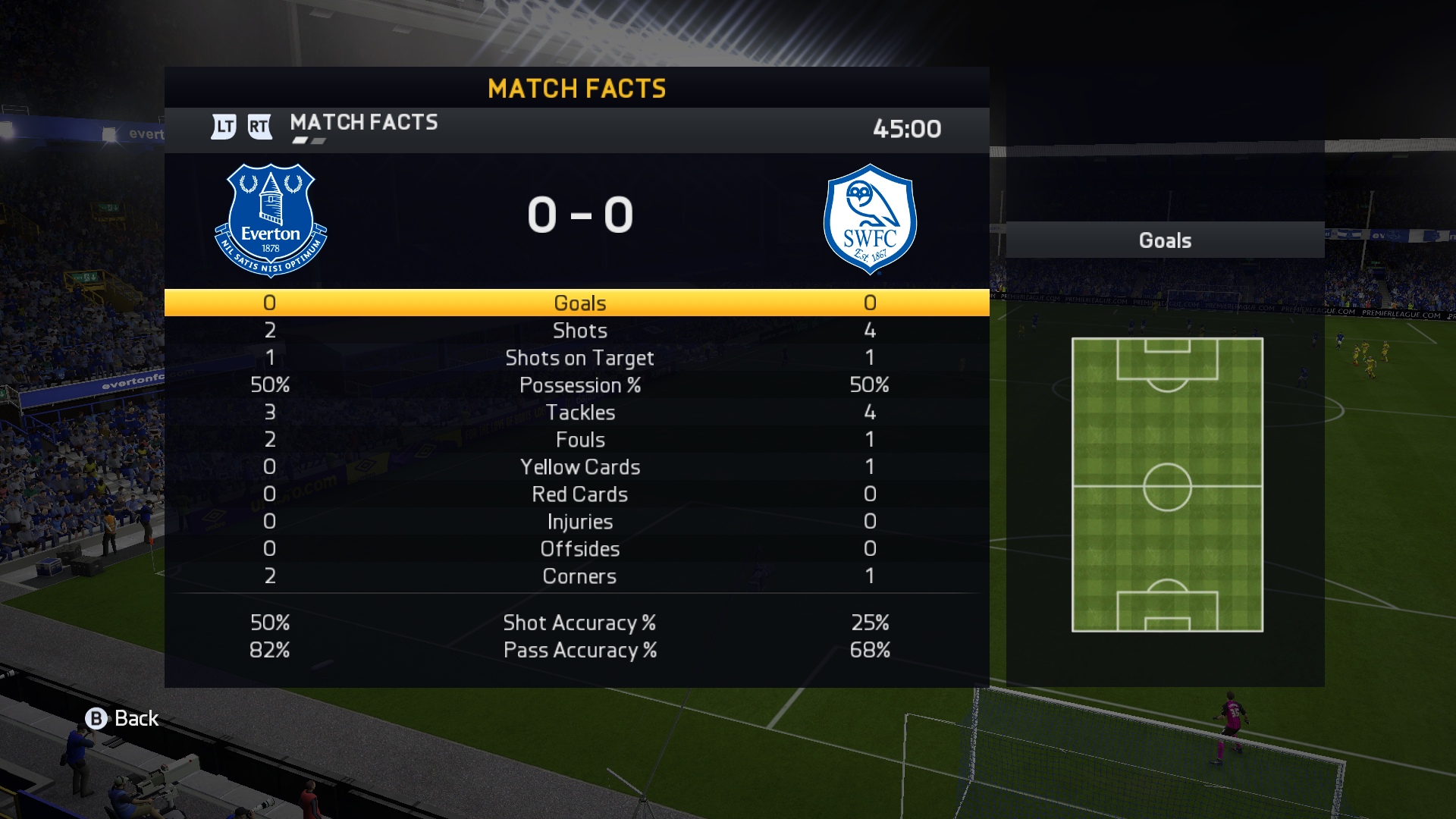Highlight the Possession % row

pyautogui.click(x=579, y=385)
